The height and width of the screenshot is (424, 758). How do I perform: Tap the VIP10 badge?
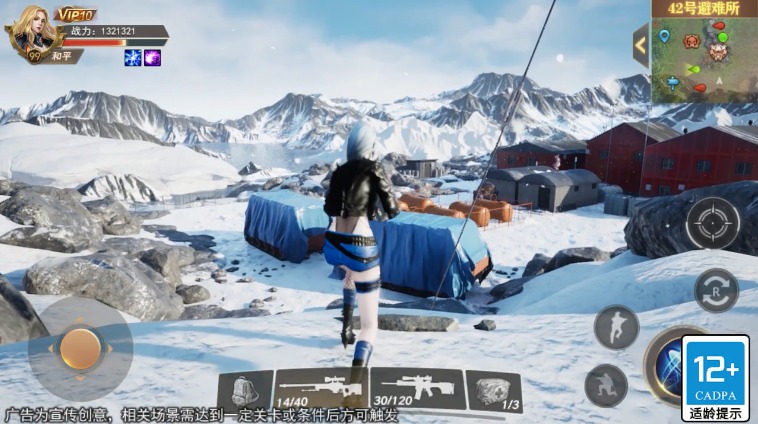74,14
